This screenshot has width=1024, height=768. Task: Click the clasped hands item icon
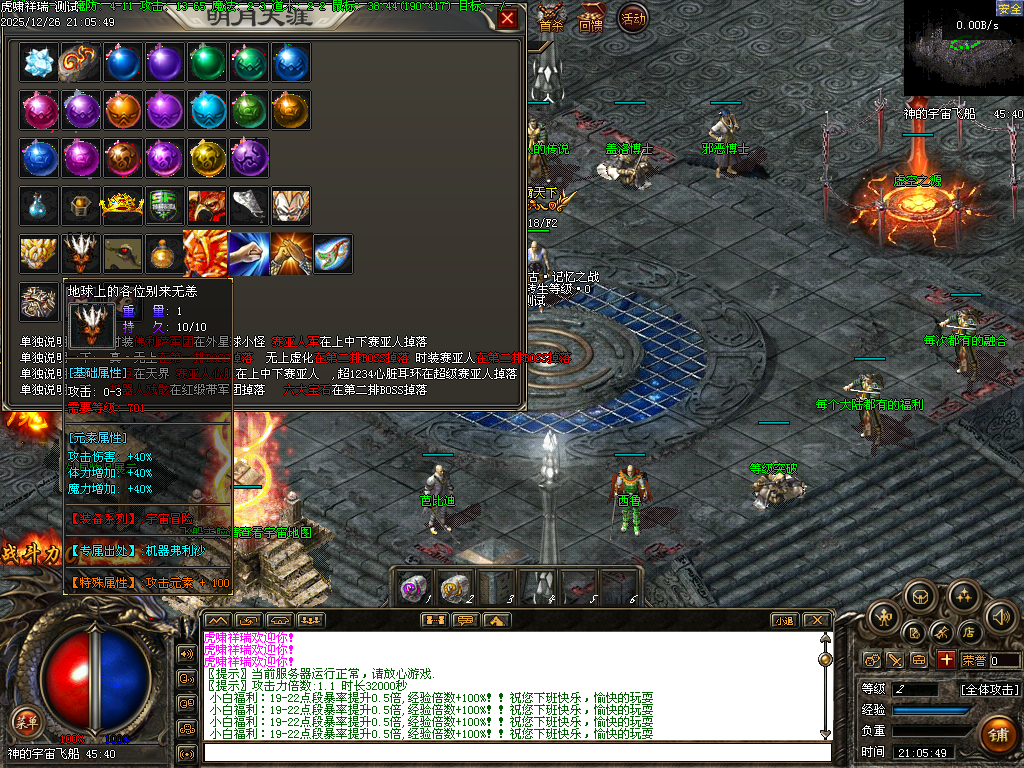coord(290,253)
